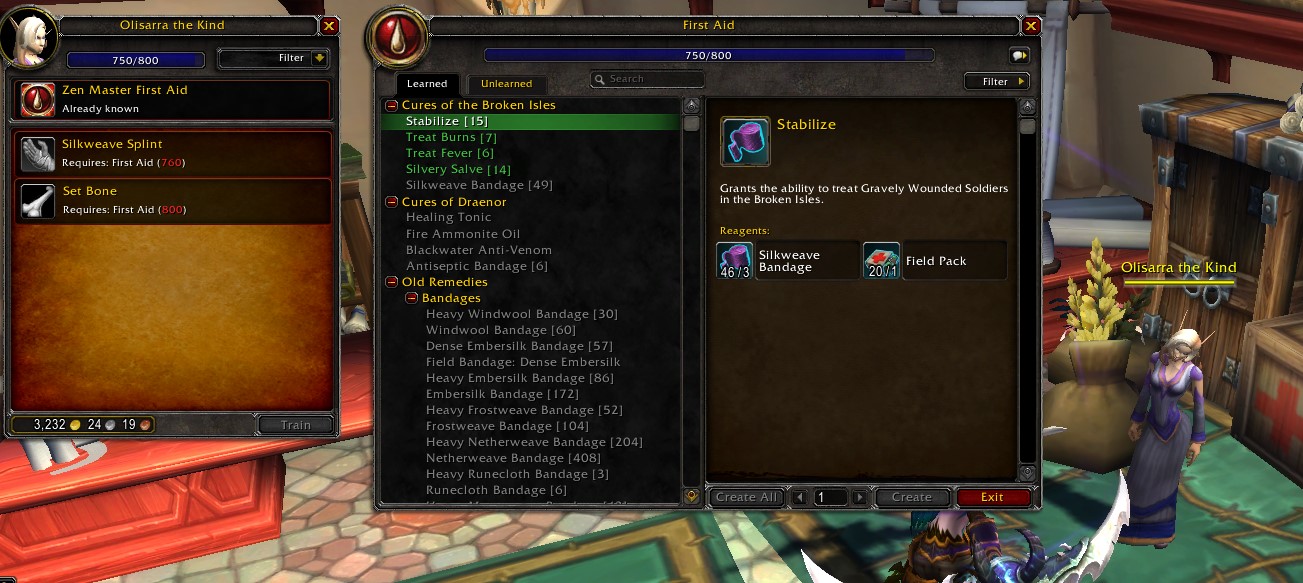Click the Create button
The width and height of the screenshot is (1303, 583).
pyautogui.click(x=911, y=497)
